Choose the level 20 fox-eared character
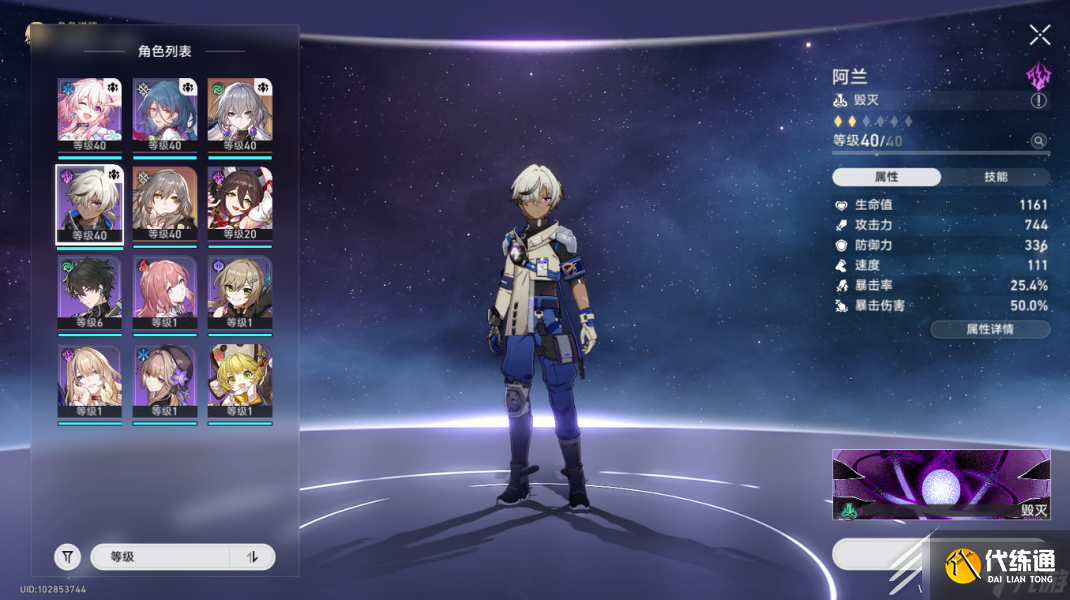 click(x=239, y=204)
